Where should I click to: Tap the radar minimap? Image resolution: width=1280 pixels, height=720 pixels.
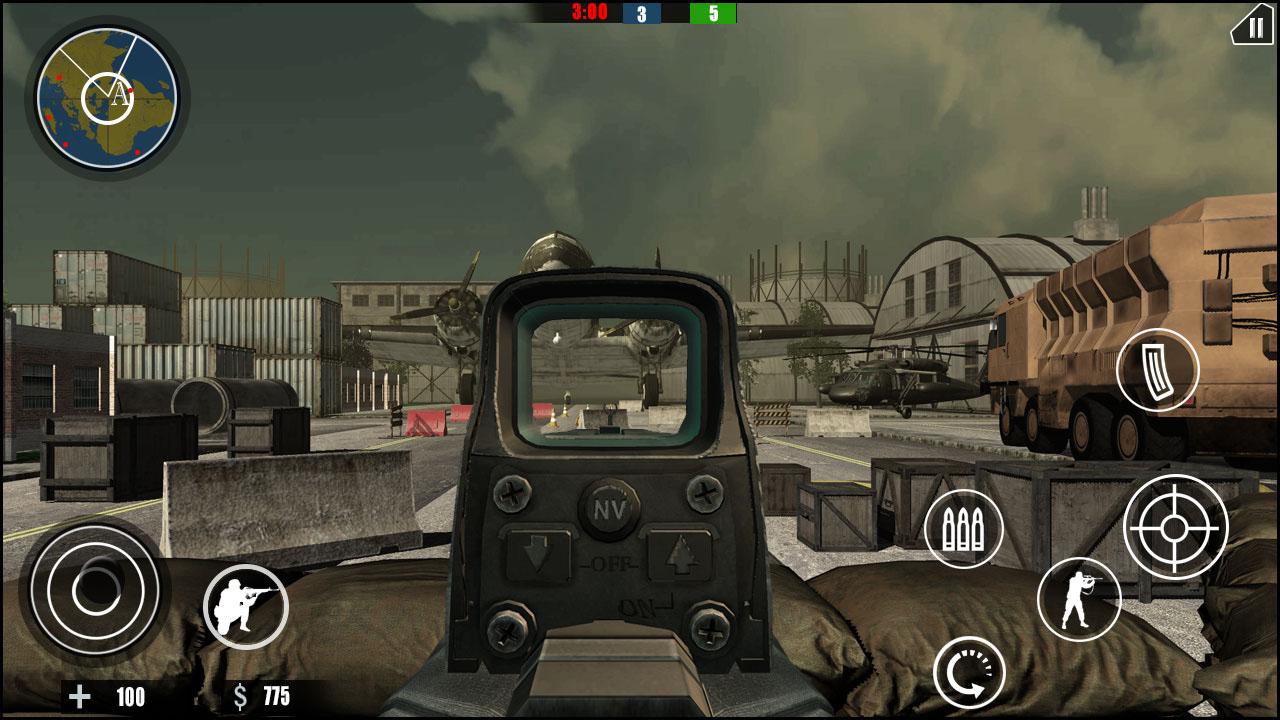pos(108,96)
